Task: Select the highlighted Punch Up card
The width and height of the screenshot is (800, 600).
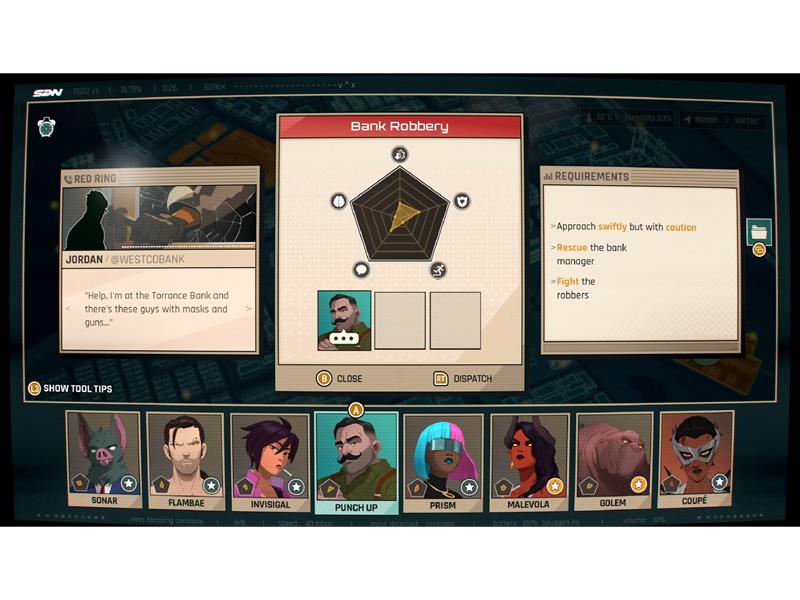Action: tap(356, 462)
